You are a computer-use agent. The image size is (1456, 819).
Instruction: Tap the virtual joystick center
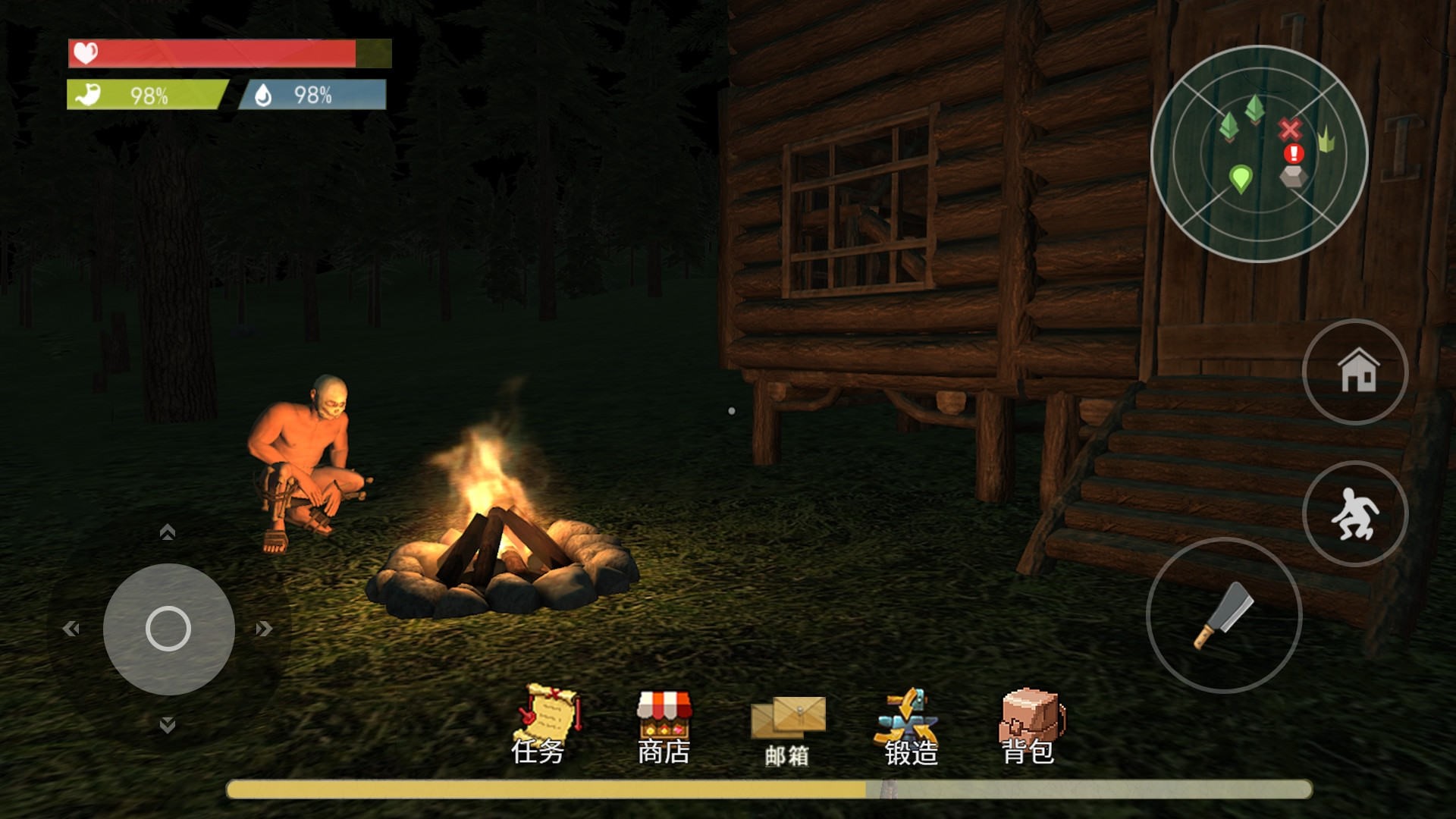[168, 629]
